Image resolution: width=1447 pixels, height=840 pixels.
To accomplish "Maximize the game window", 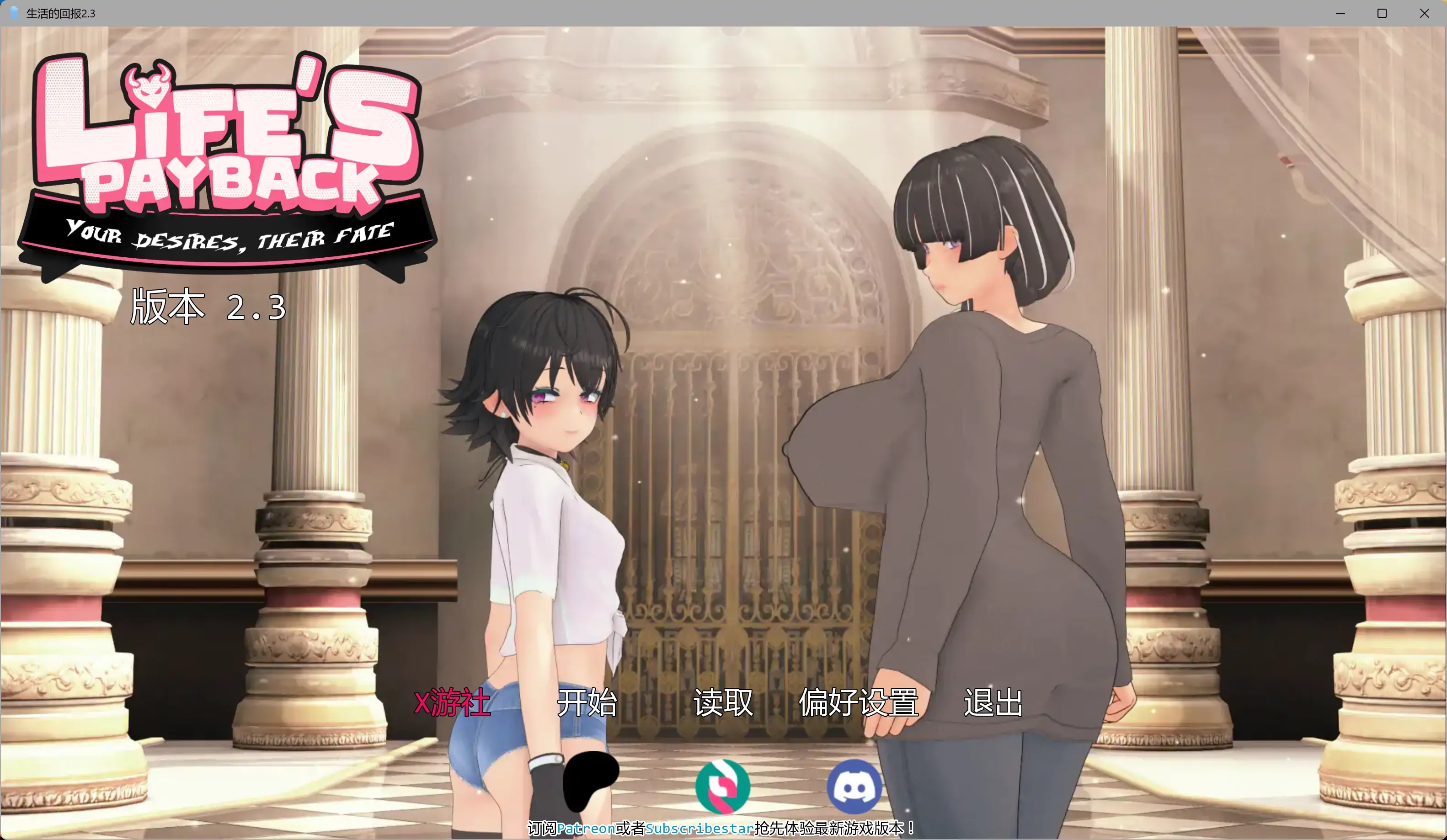I will [x=1382, y=13].
